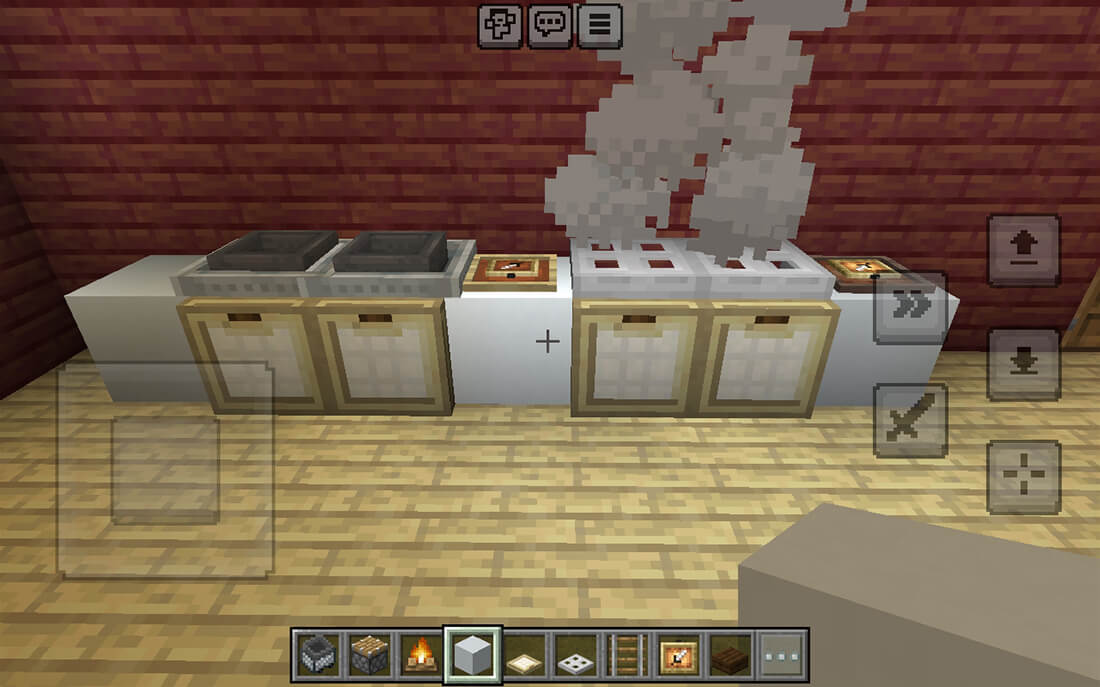Select the dark wooden trapdoor slot
Screen dimensions: 1100x687
click(731, 655)
